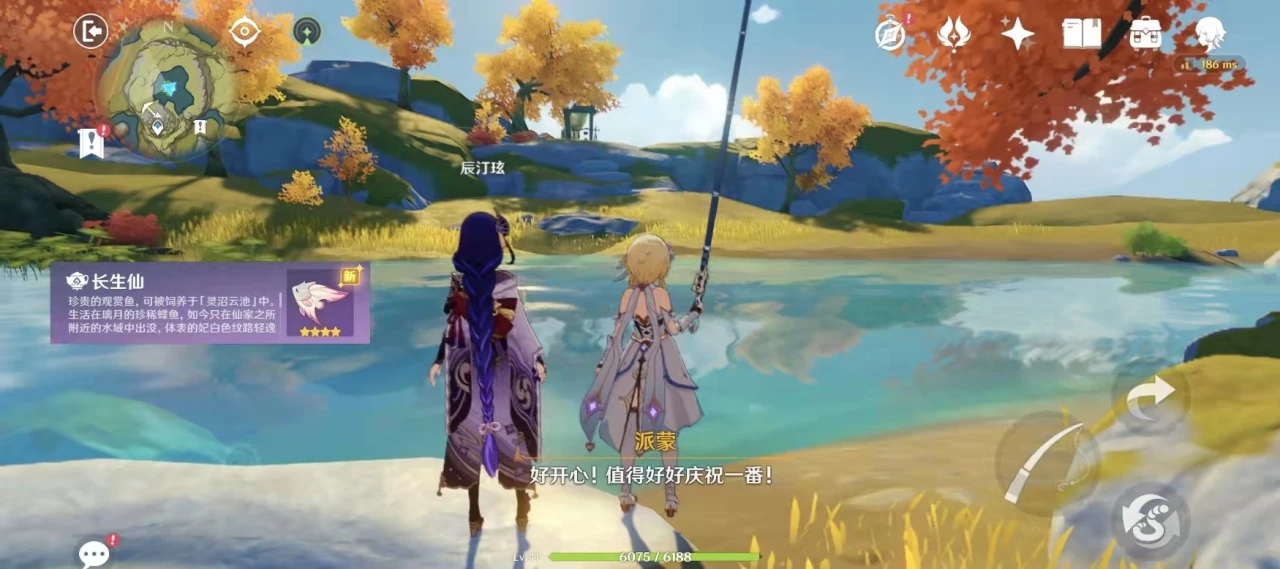Open the compass events icon
The height and width of the screenshot is (569, 1280).
click(890, 34)
